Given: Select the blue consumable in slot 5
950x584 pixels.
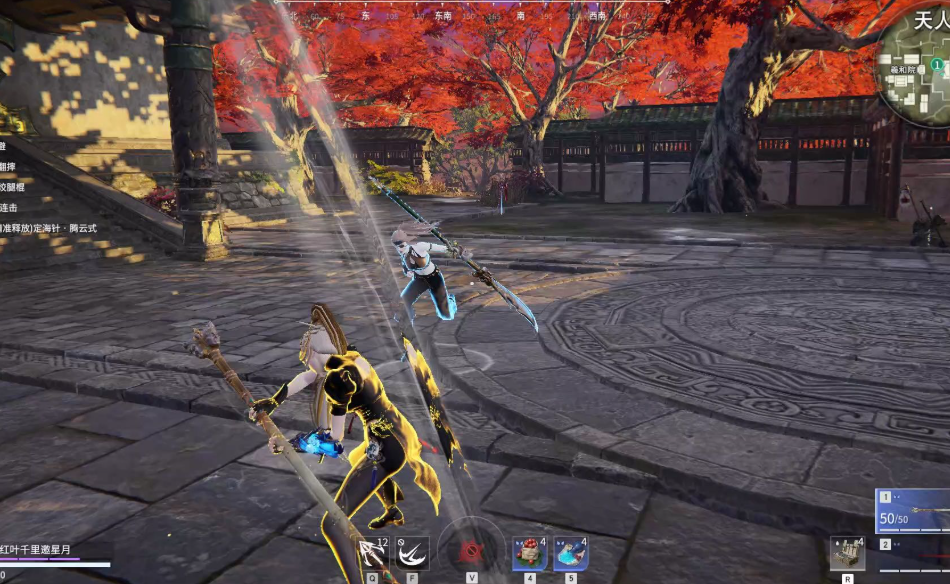Looking at the screenshot, I should (x=570, y=553).
